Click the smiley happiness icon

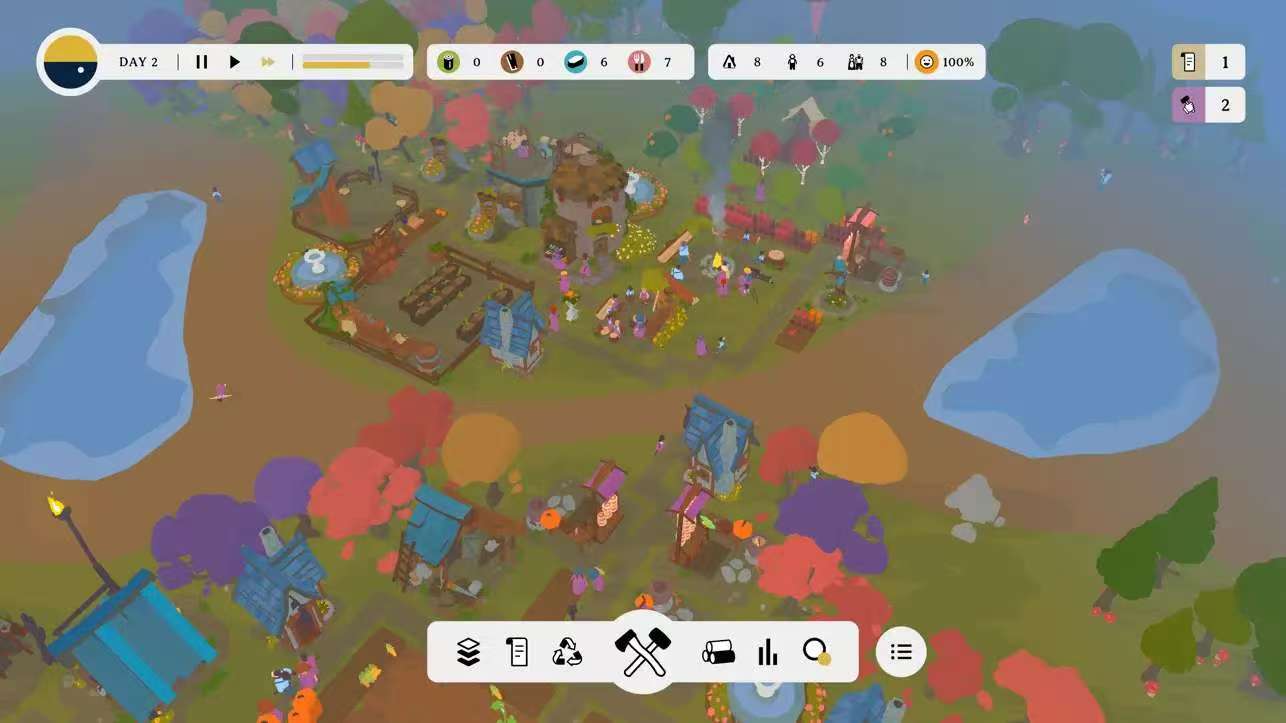[927, 62]
